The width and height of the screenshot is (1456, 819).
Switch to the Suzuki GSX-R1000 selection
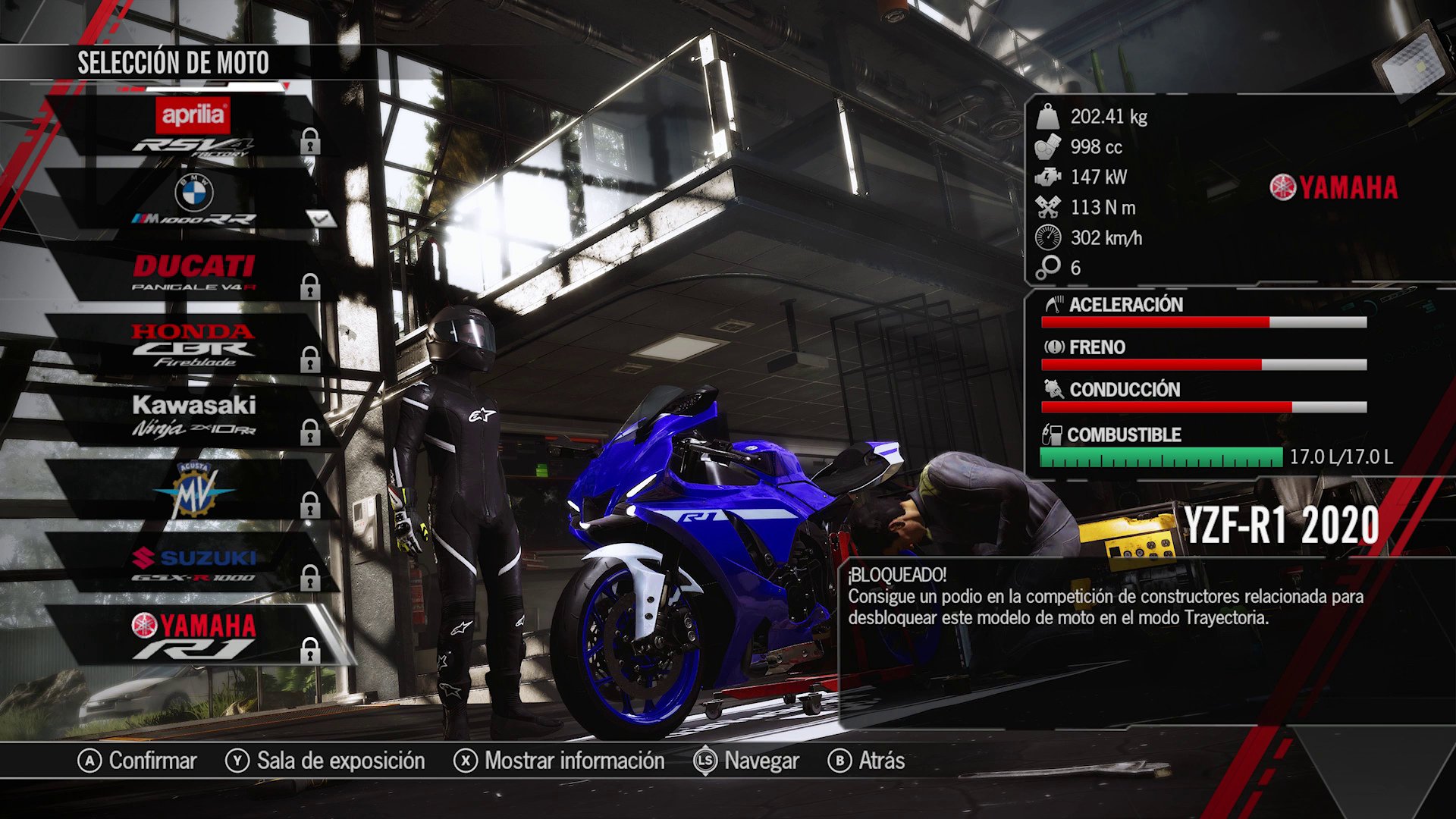[193, 565]
